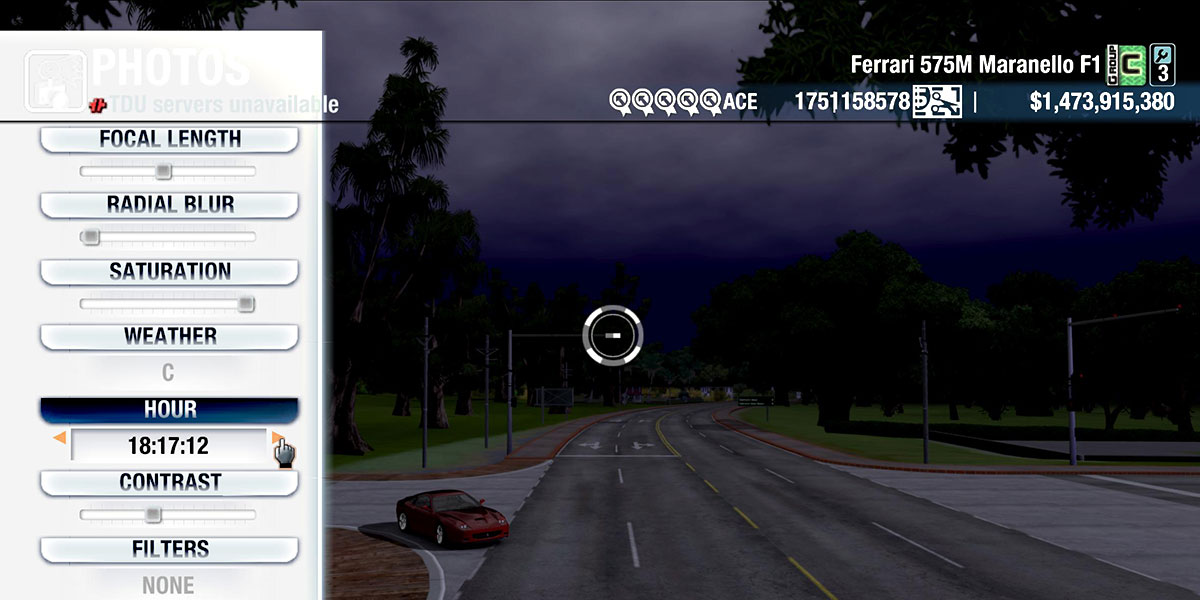Choose the Contrast option
The image size is (1200, 600).
tap(169, 482)
